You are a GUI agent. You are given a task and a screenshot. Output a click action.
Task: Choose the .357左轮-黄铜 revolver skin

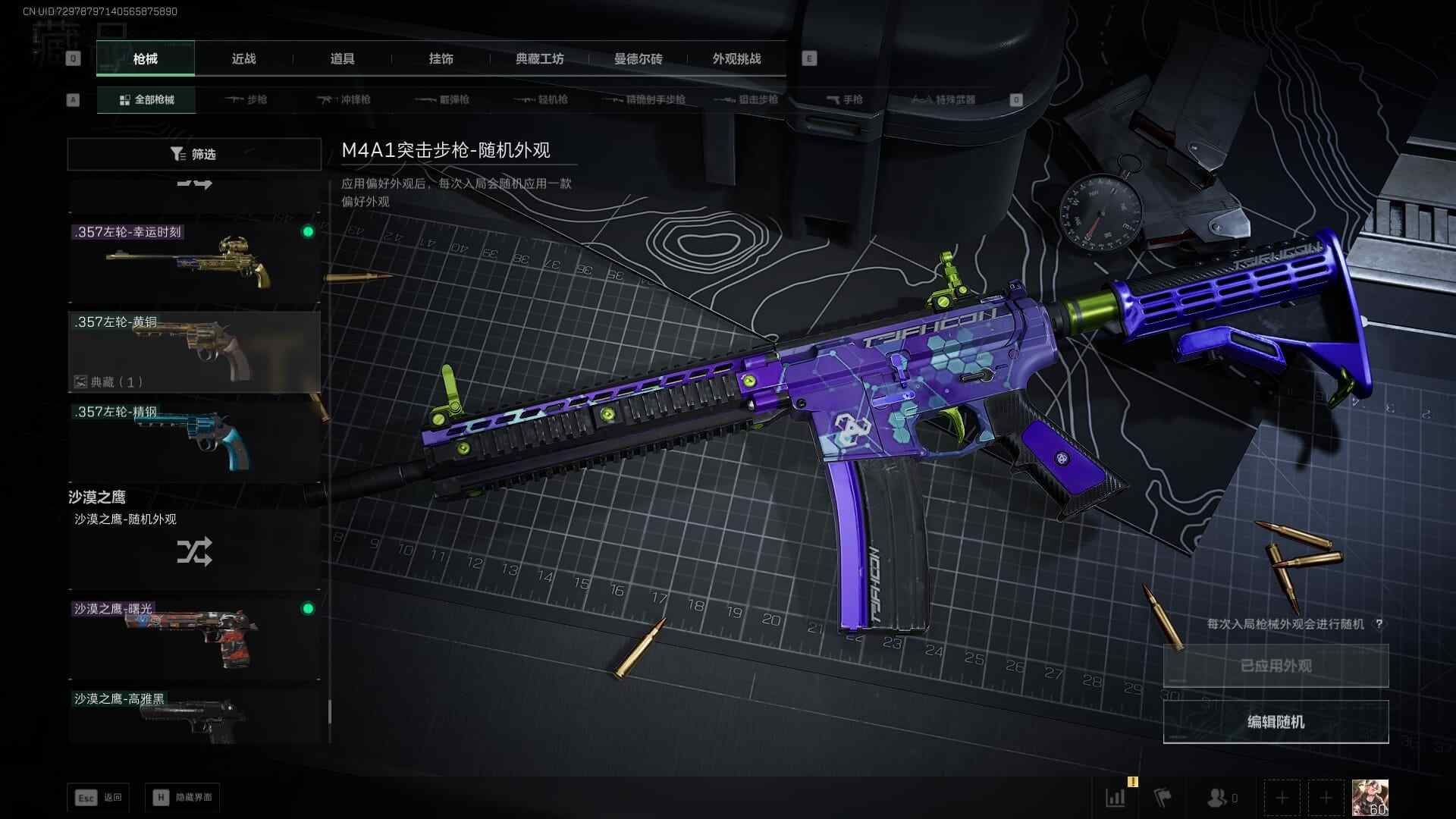click(x=194, y=351)
